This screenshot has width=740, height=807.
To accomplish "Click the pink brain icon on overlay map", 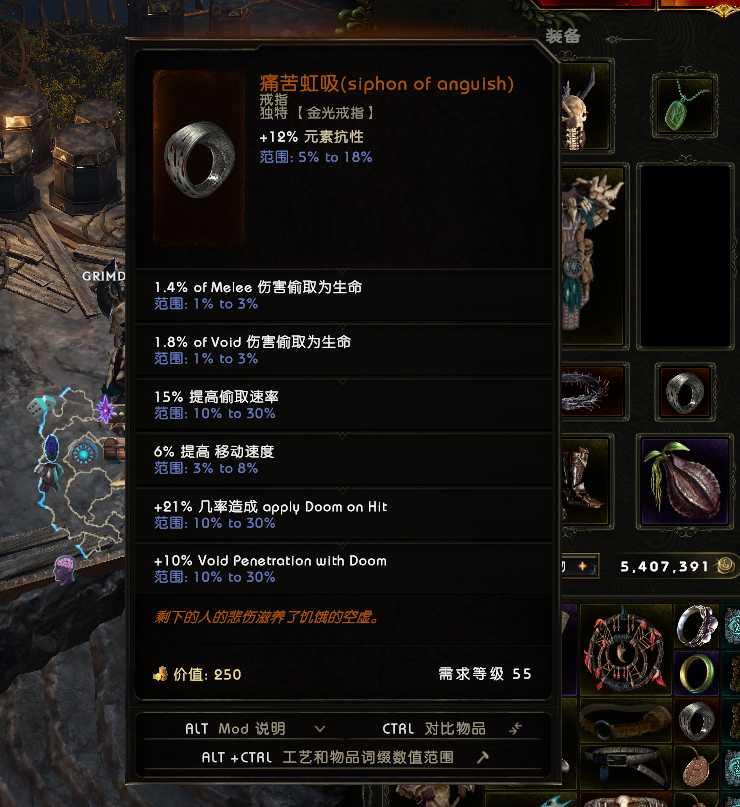I will 66,568.
